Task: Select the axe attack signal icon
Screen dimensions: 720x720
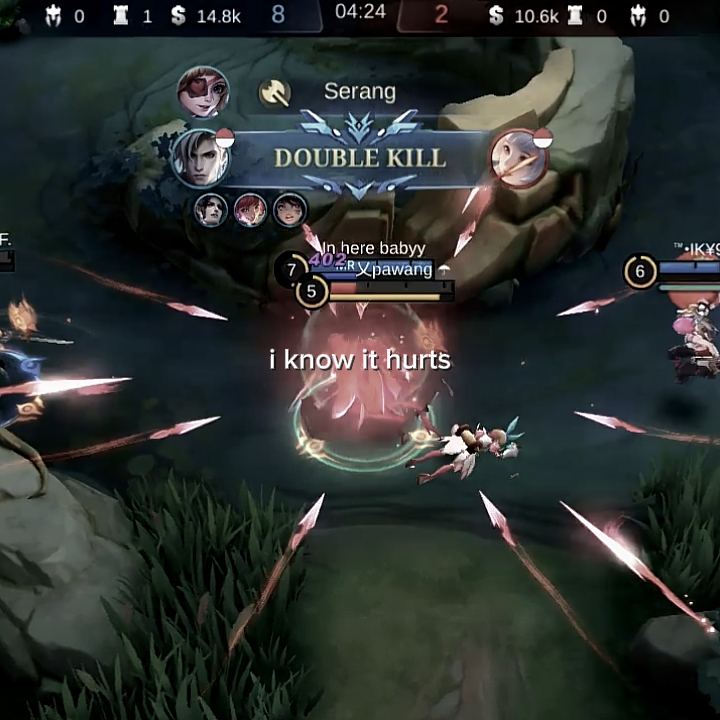Action: coord(274,93)
